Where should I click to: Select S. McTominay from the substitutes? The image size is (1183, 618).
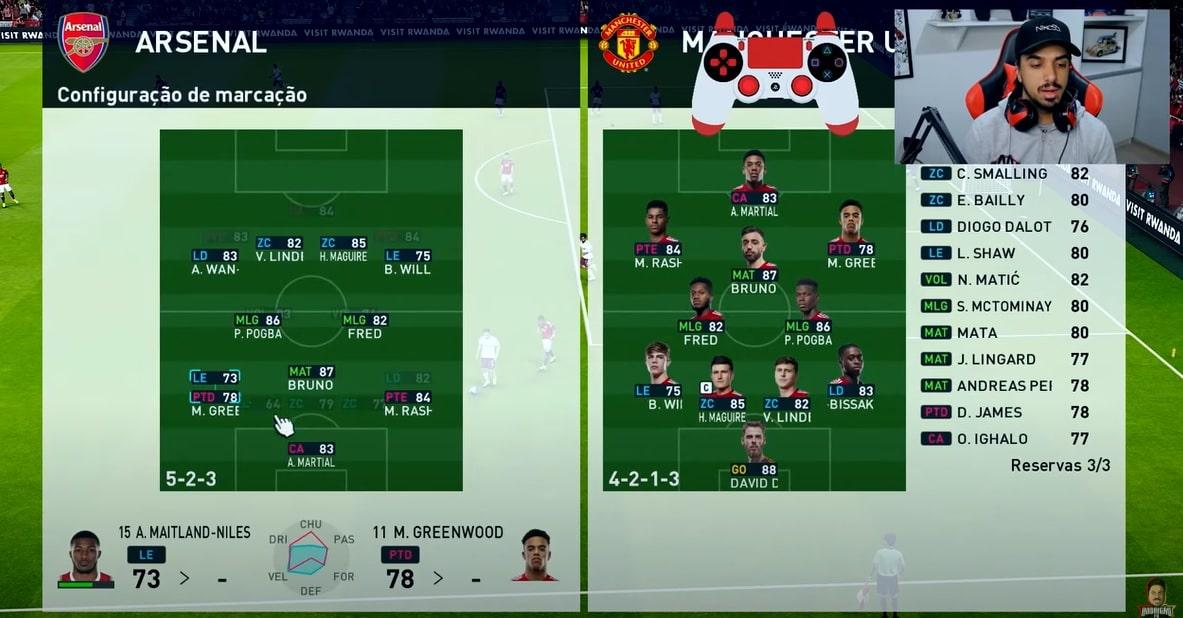pos(1003,306)
